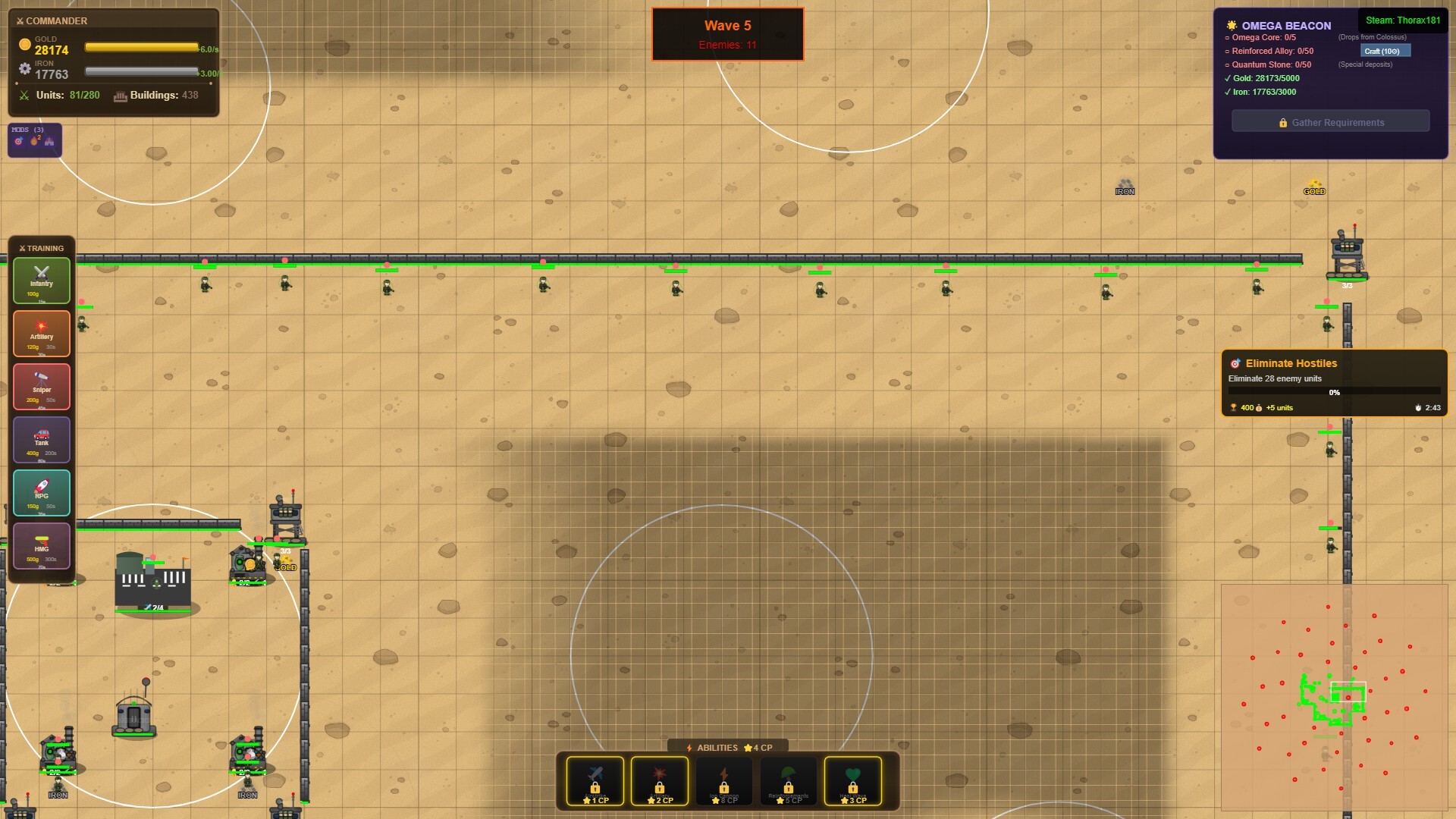Click the Craft (10G) button
This screenshot has height=819, width=1456.
pyautogui.click(x=1387, y=50)
